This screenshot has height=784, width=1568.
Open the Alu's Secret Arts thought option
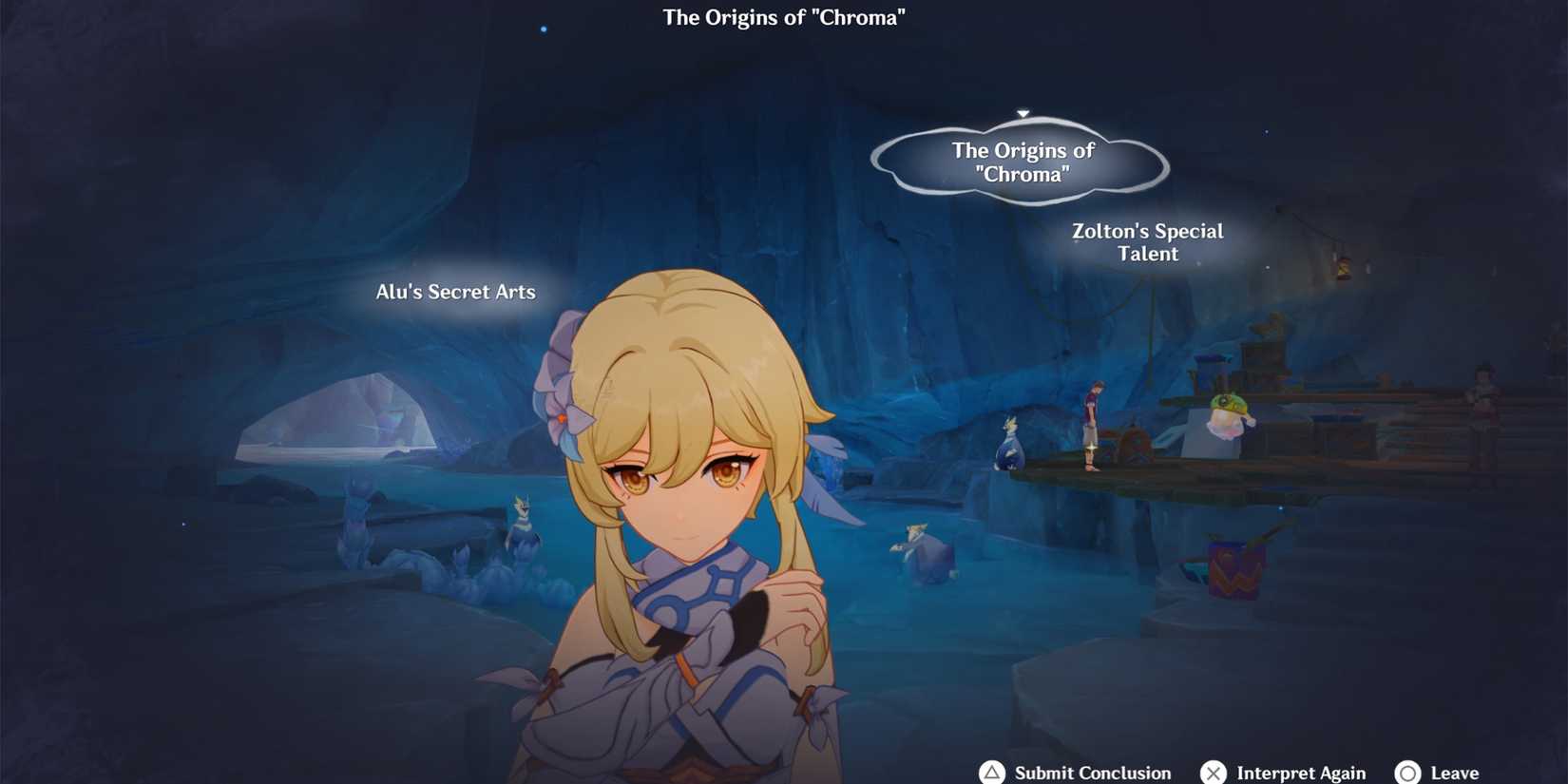coord(455,292)
